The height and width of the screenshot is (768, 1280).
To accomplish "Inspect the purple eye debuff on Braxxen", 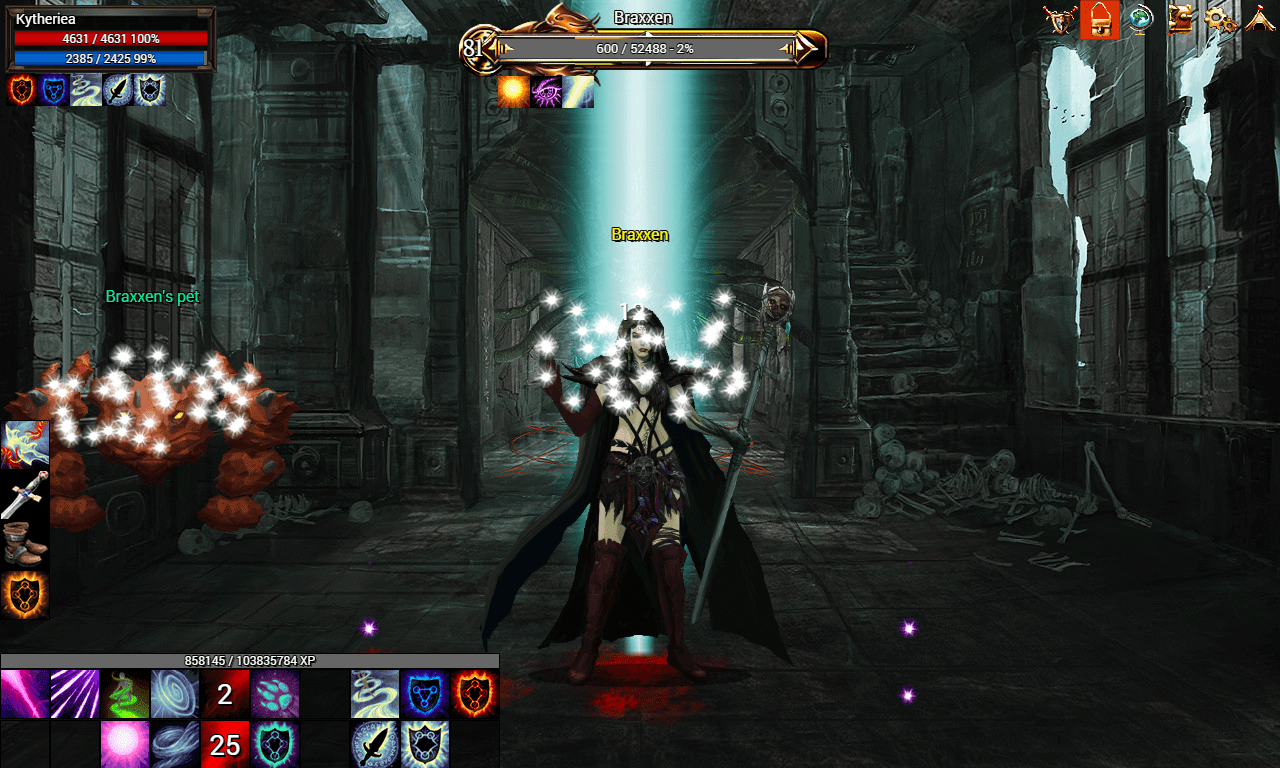I will pos(546,91).
